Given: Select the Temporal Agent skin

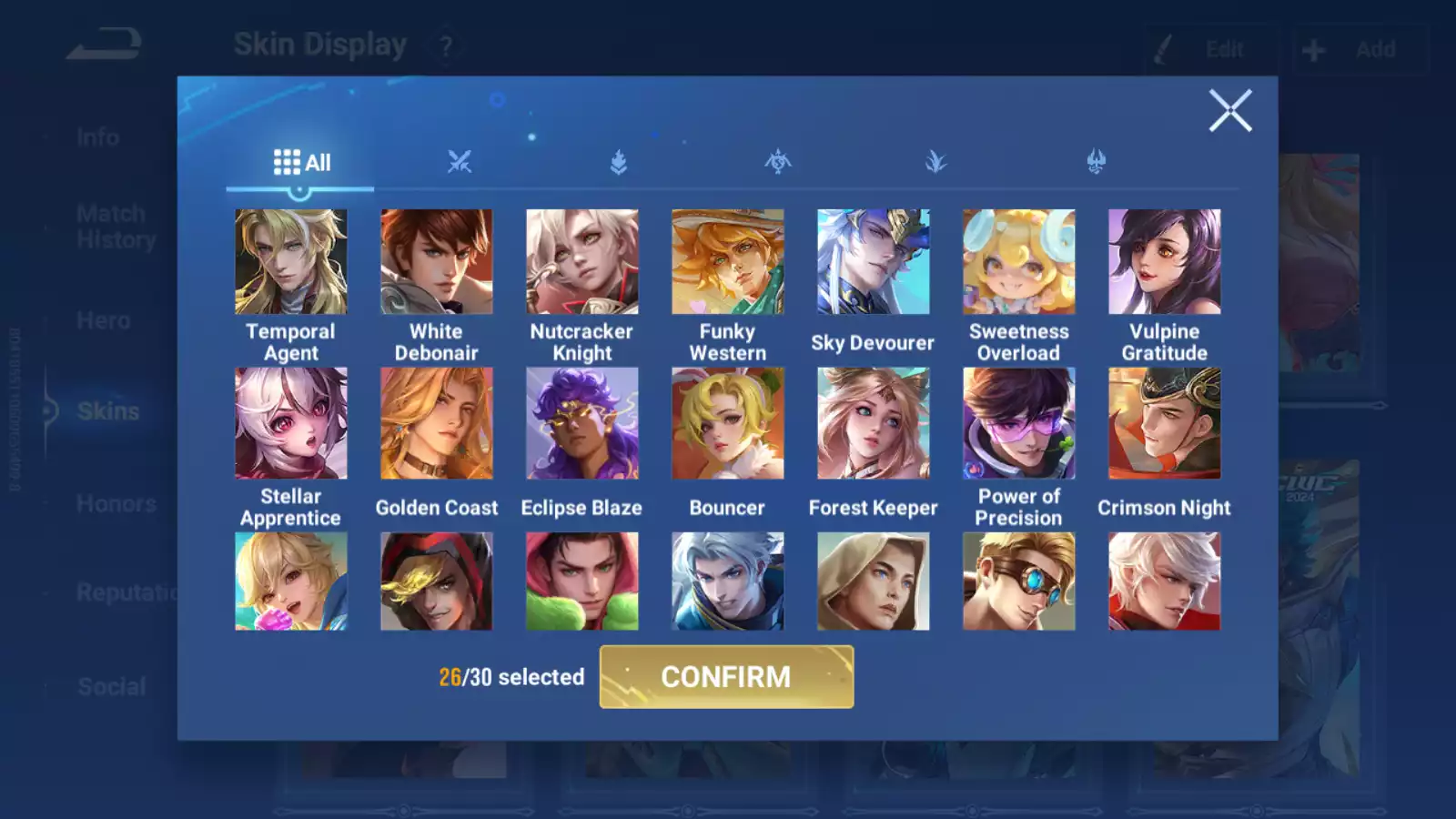Looking at the screenshot, I should 291,262.
